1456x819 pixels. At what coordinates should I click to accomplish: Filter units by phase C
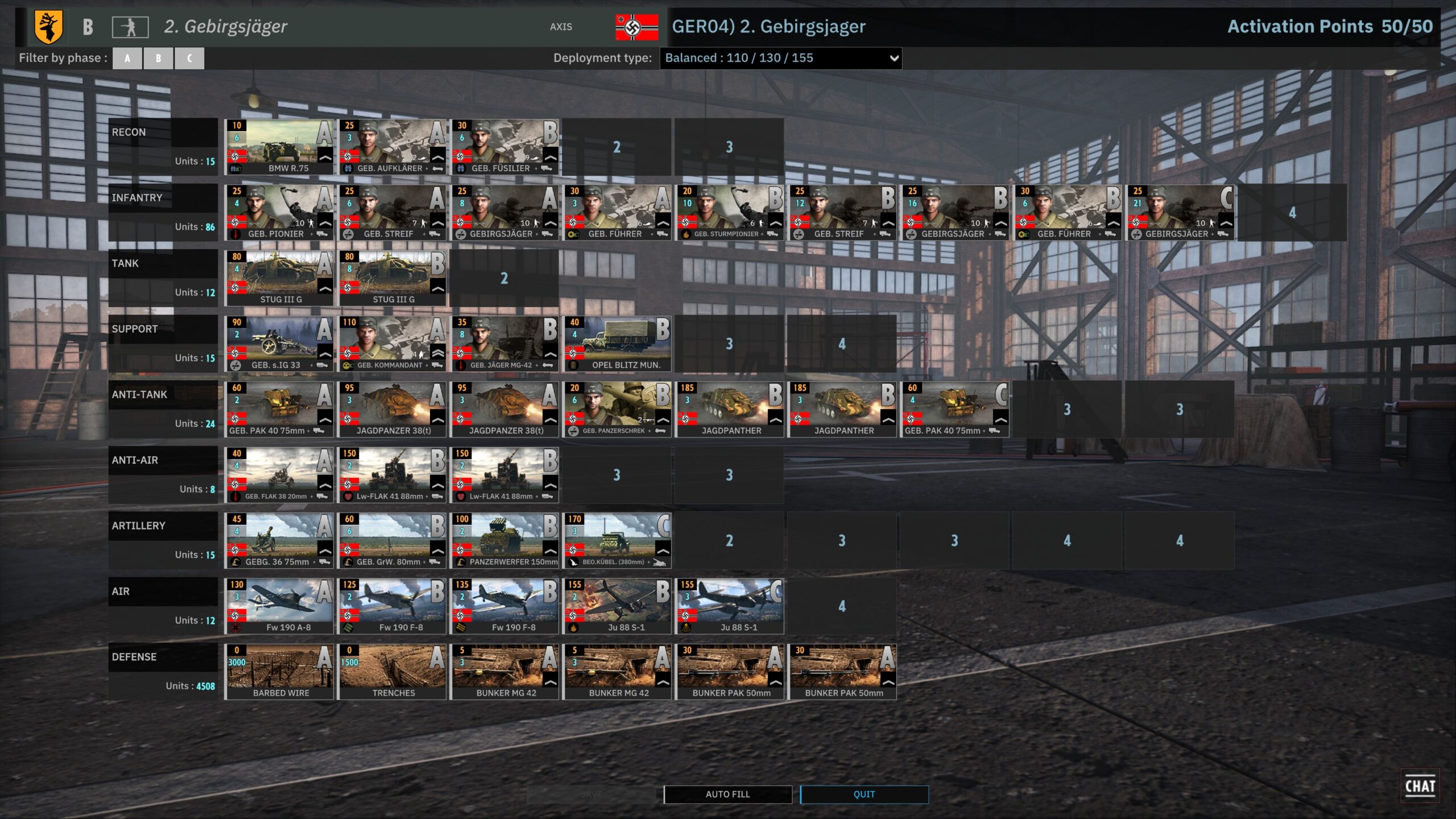[189, 58]
